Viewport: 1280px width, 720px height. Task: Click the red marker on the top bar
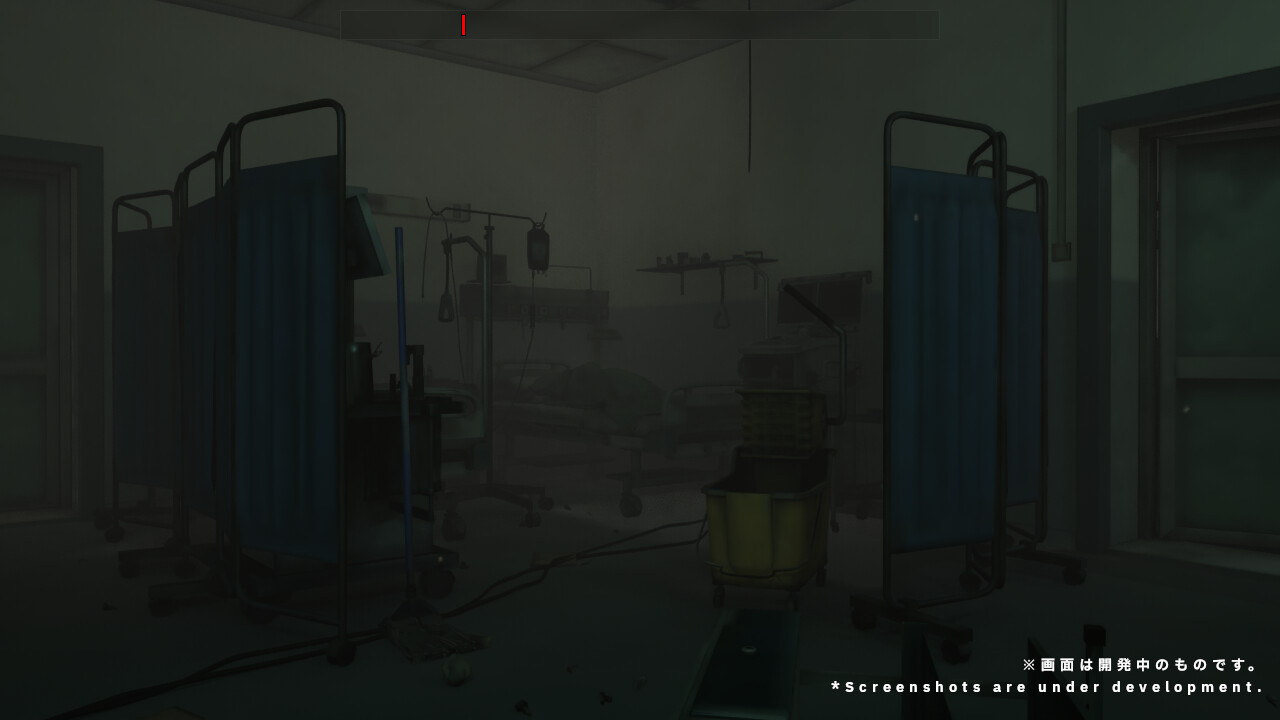[464, 26]
